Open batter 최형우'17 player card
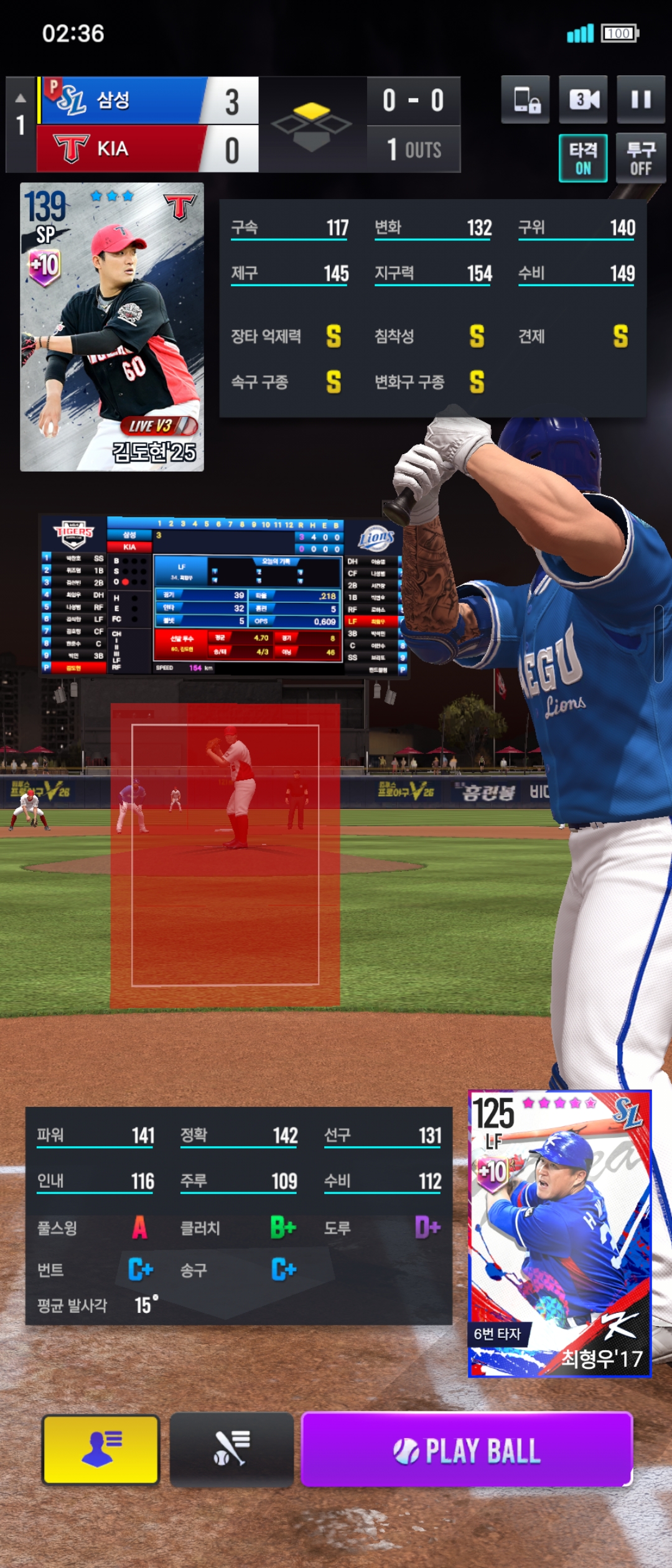The image size is (672, 1568). pyautogui.click(x=559, y=1233)
